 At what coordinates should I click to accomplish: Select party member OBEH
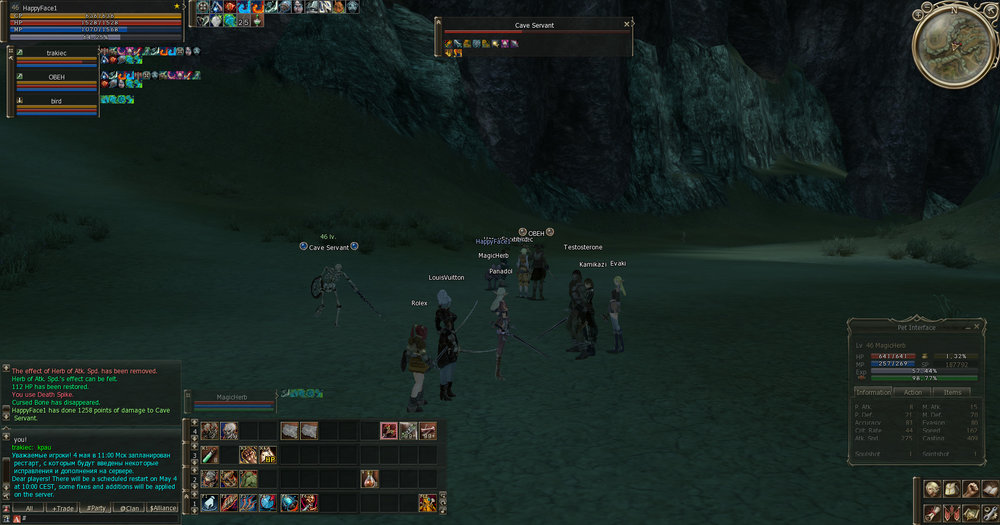click(x=56, y=77)
